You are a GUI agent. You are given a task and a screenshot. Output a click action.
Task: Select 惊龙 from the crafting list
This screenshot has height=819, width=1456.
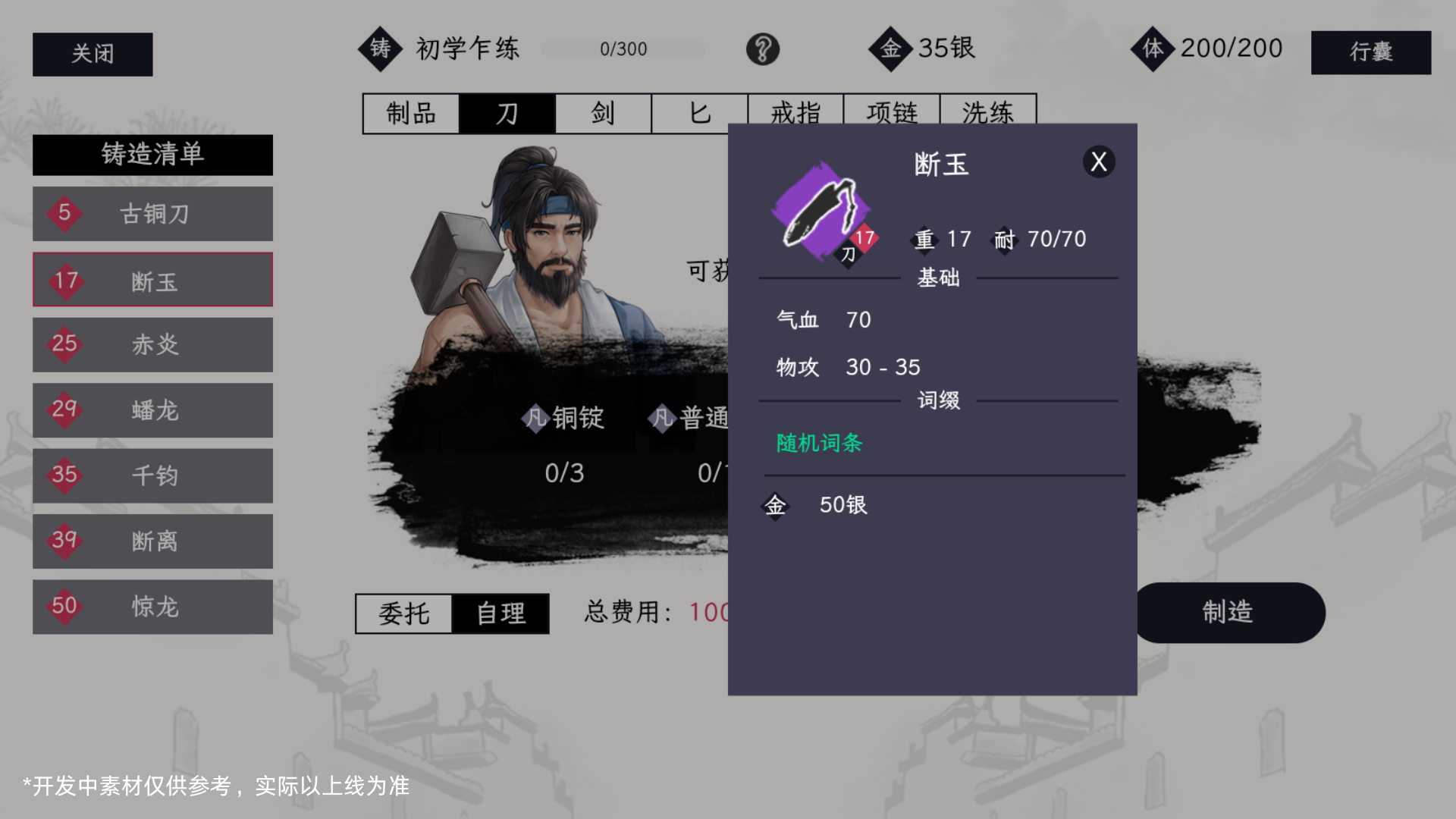pyautogui.click(x=152, y=607)
